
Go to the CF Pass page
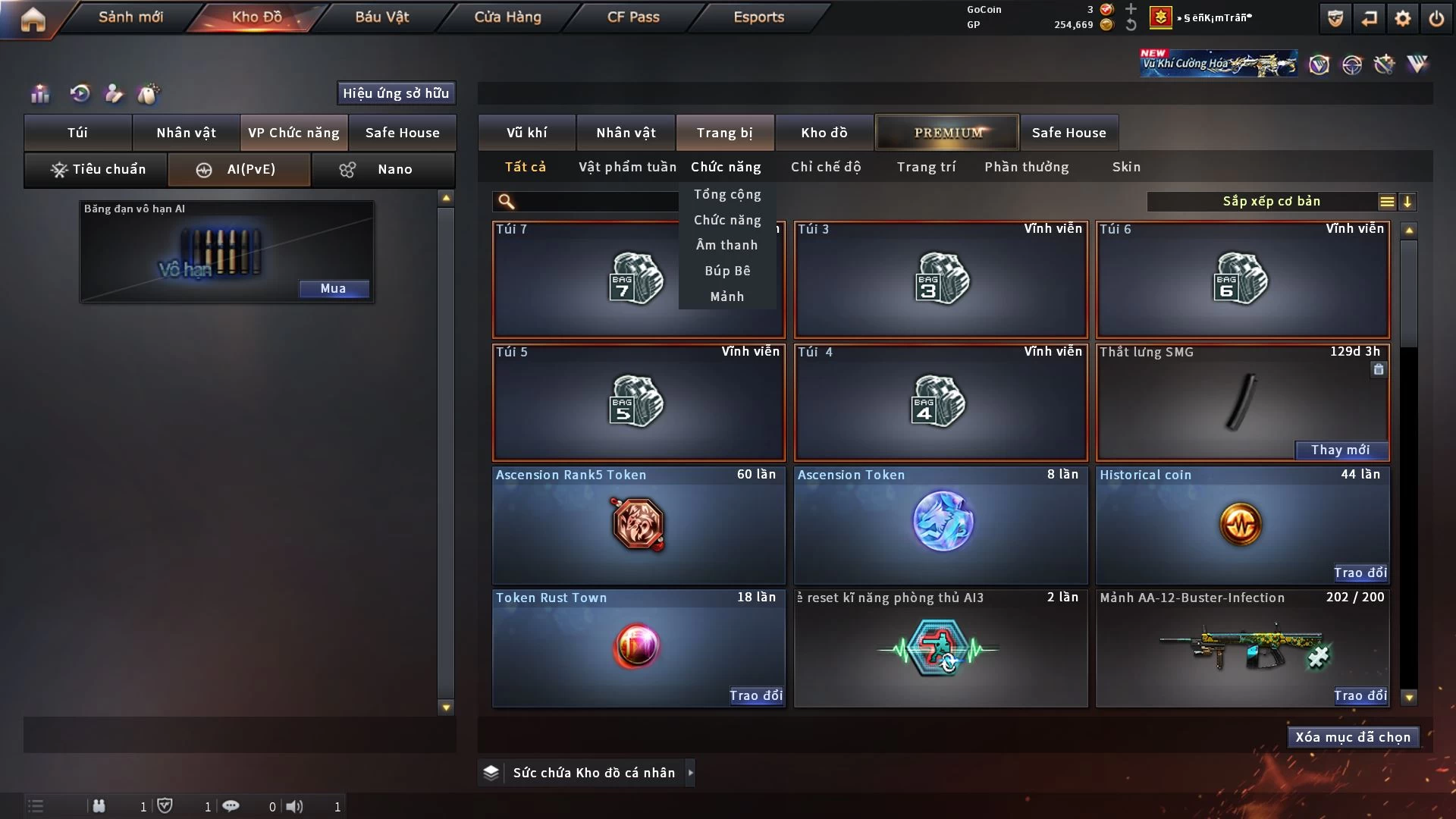point(633,17)
